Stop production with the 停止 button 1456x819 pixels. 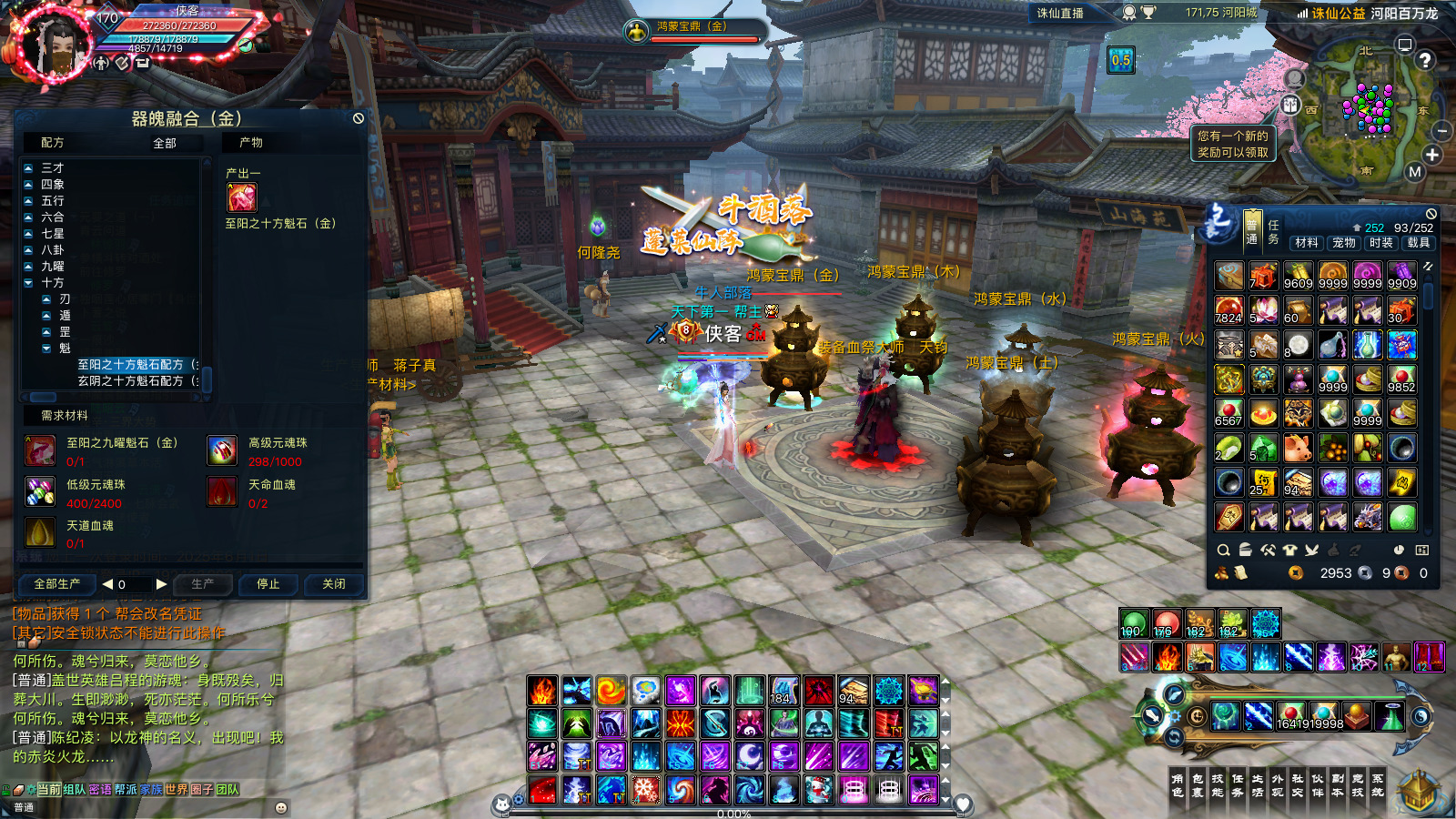[x=268, y=584]
